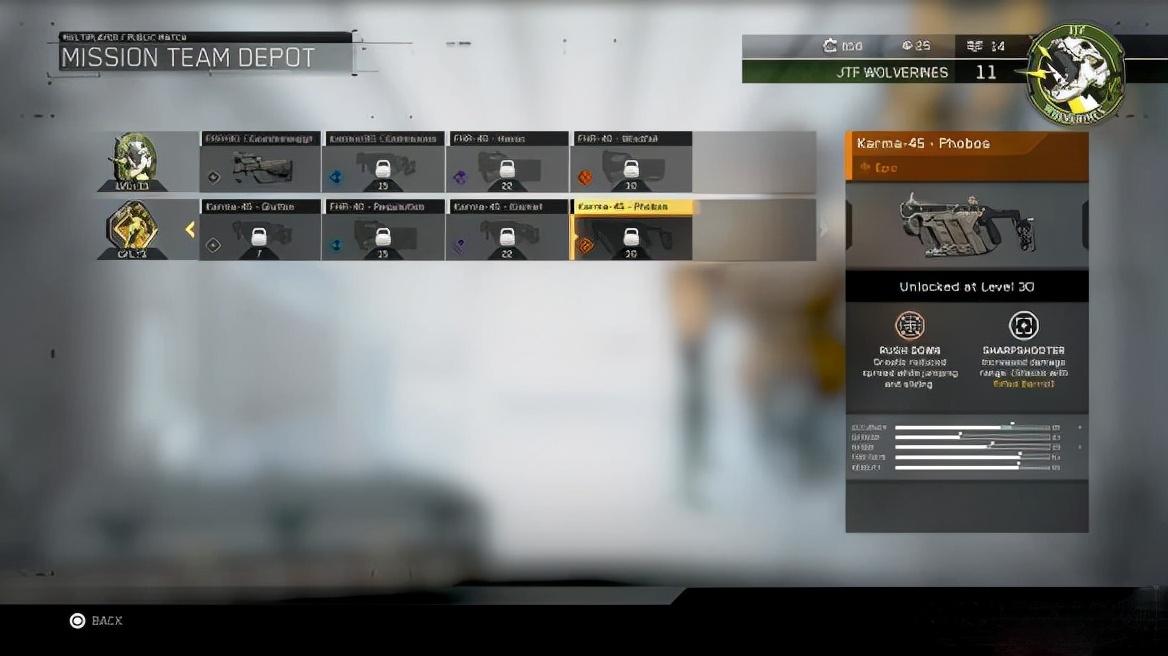Click the Rush Down perk icon
Image resolution: width=1168 pixels, height=656 pixels.
click(x=909, y=325)
